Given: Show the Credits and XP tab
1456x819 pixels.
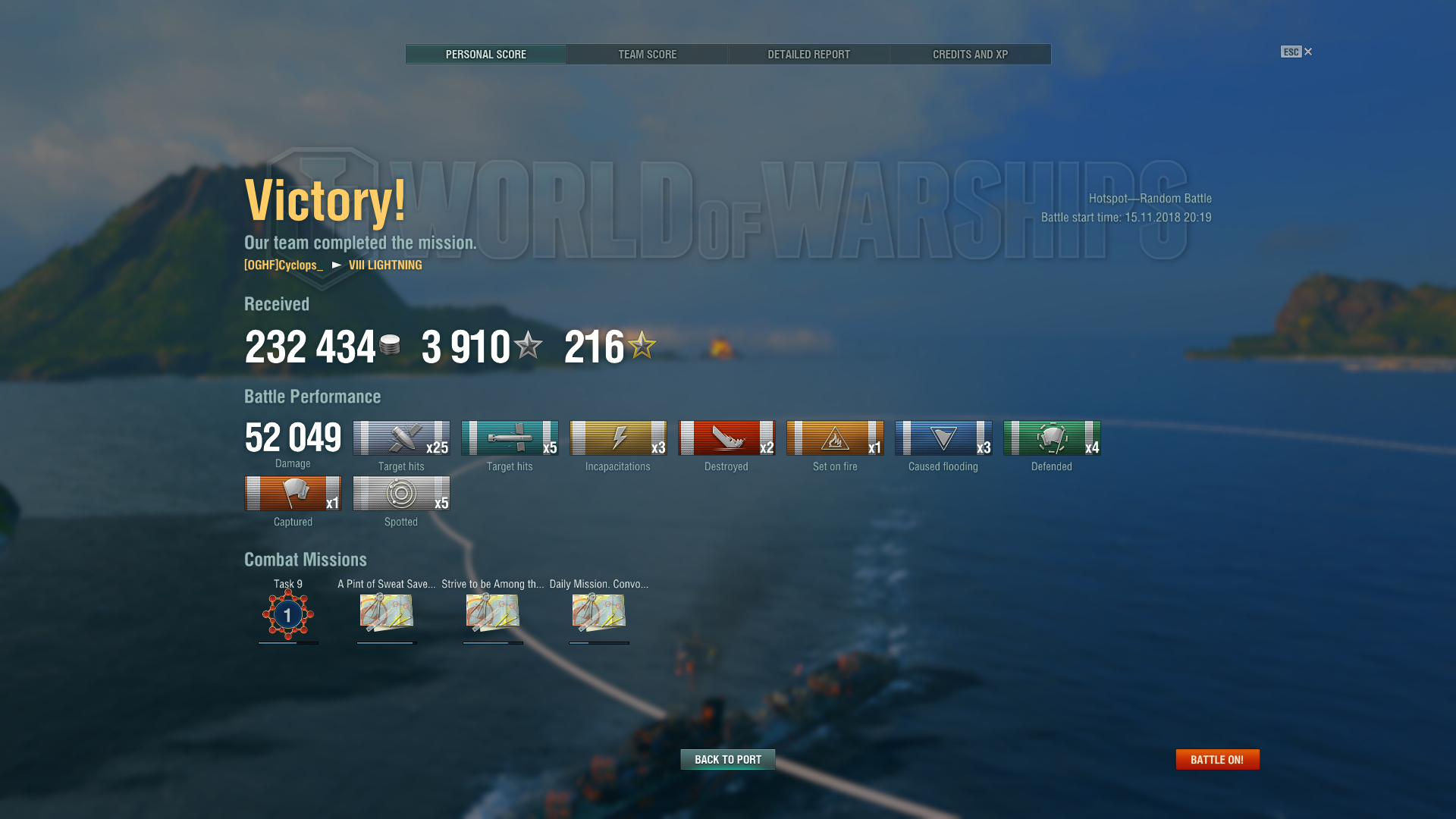Looking at the screenshot, I should tap(970, 55).
